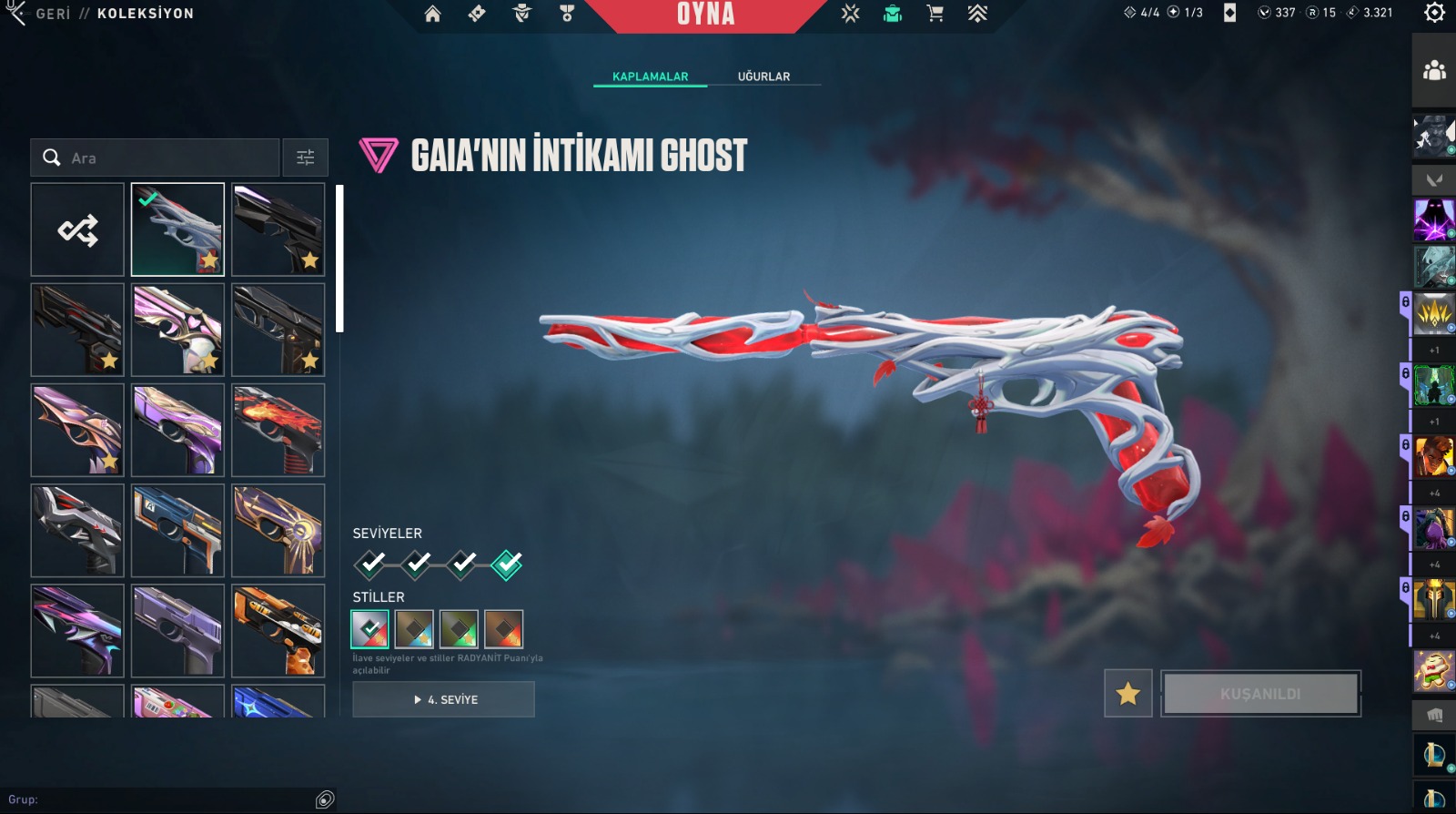
Task: Select the random shuffle skin tile
Action: tap(77, 229)
